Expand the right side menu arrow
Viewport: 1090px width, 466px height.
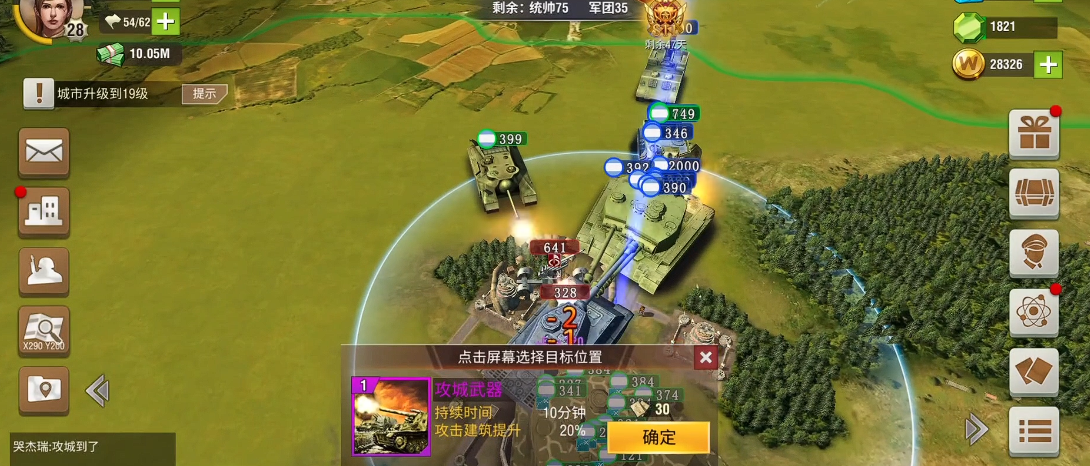click(976, 430)
